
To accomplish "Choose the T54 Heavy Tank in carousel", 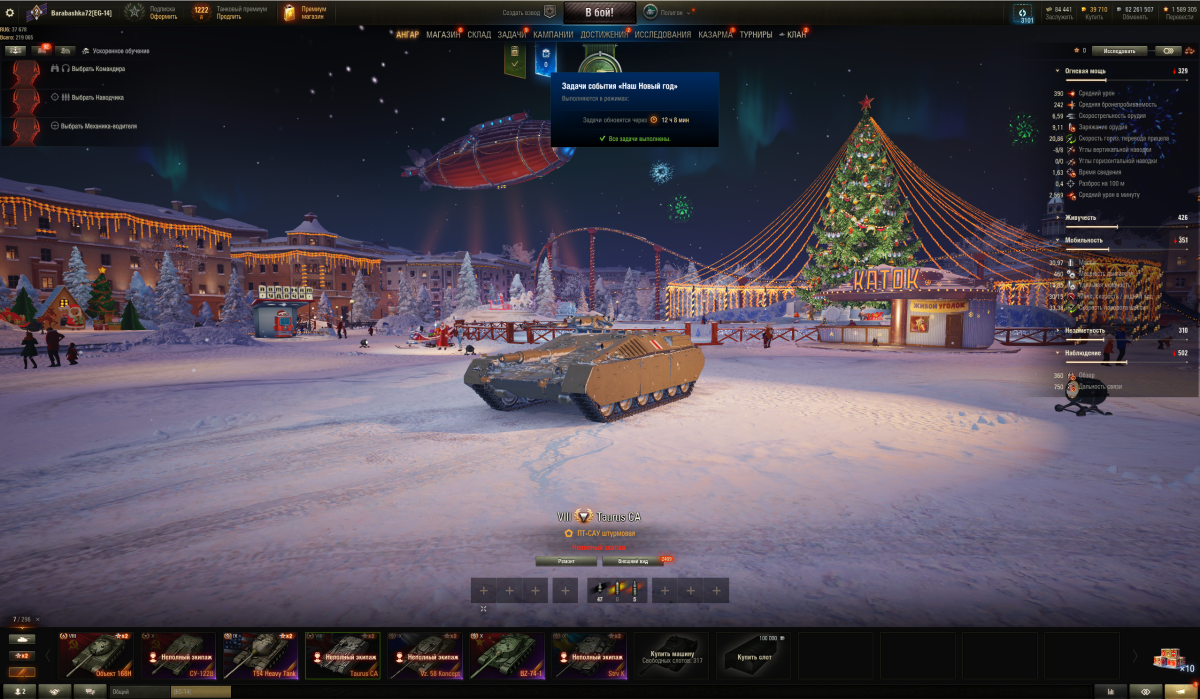I will coord(260,655).
